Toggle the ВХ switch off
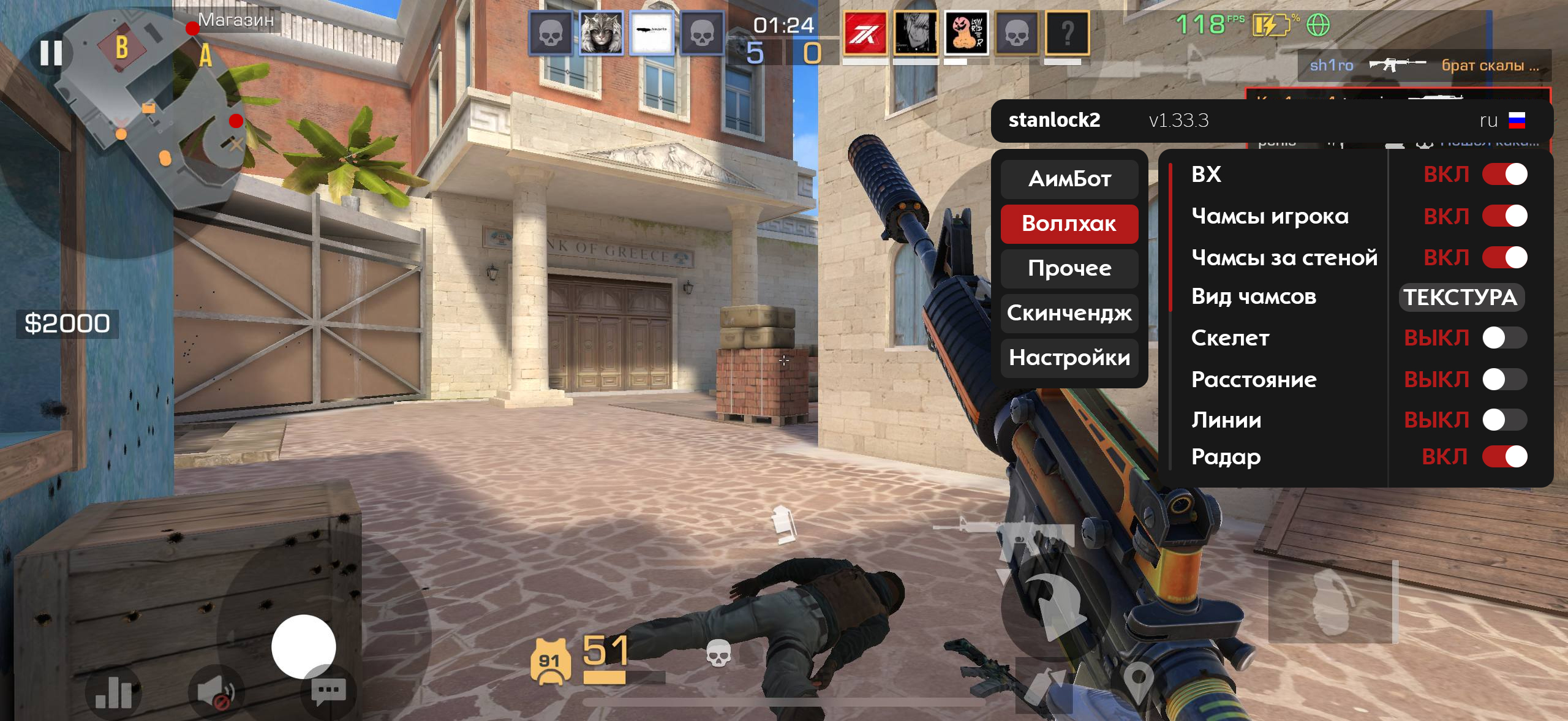 1504,175
